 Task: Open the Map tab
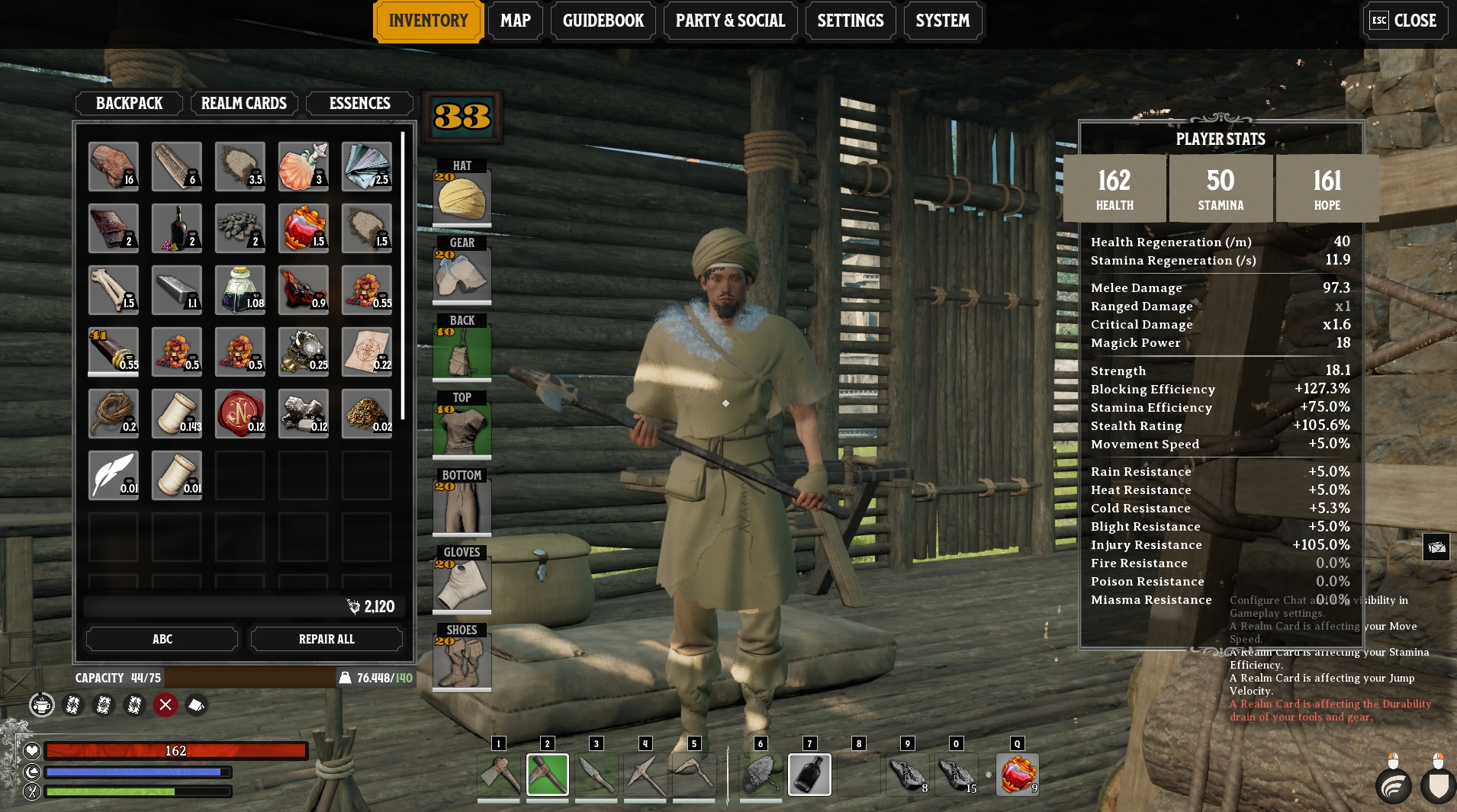pos(515,21)
